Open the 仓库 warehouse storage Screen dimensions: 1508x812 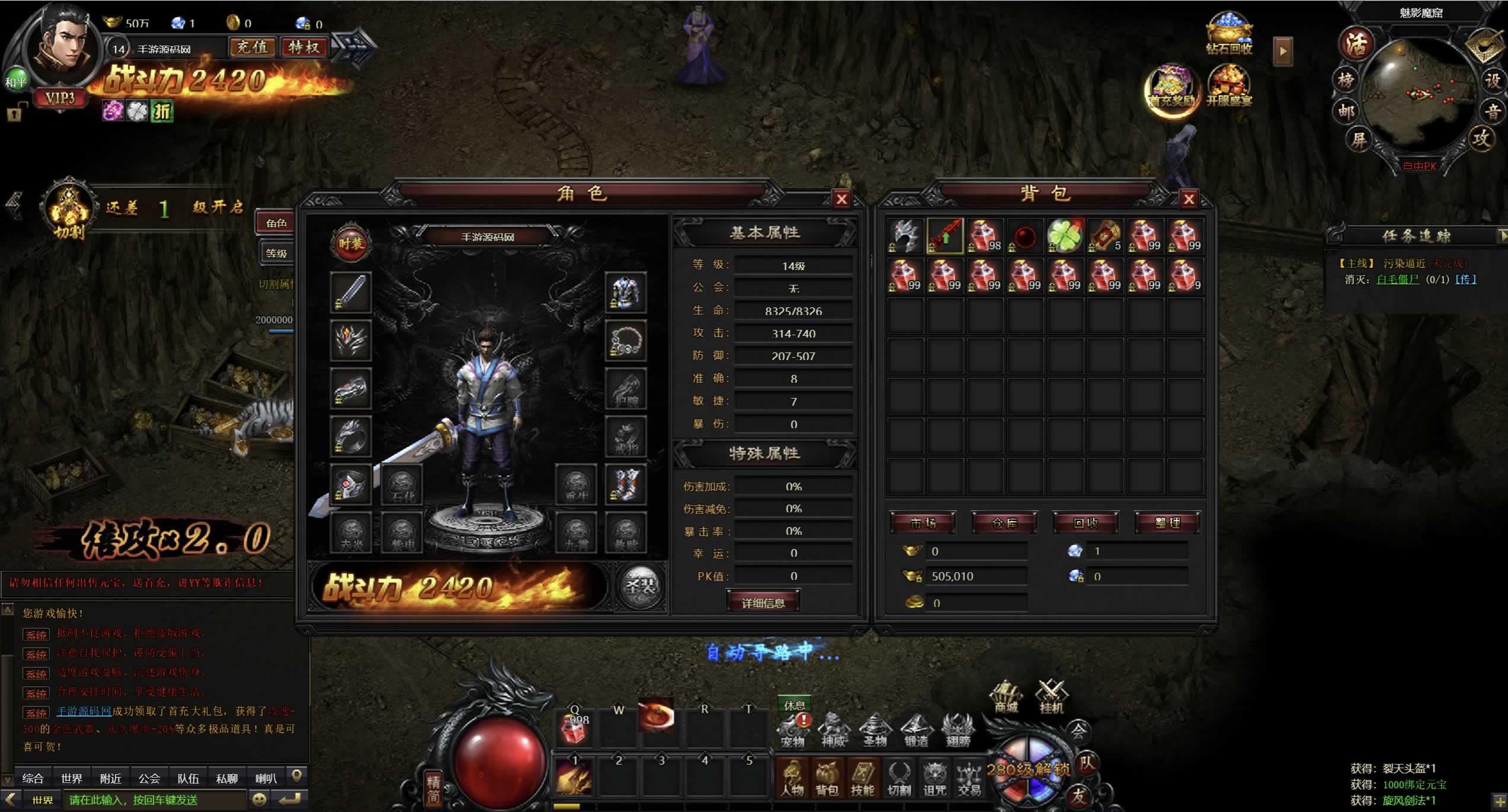pyautogui.click(x=1004, y=523)
